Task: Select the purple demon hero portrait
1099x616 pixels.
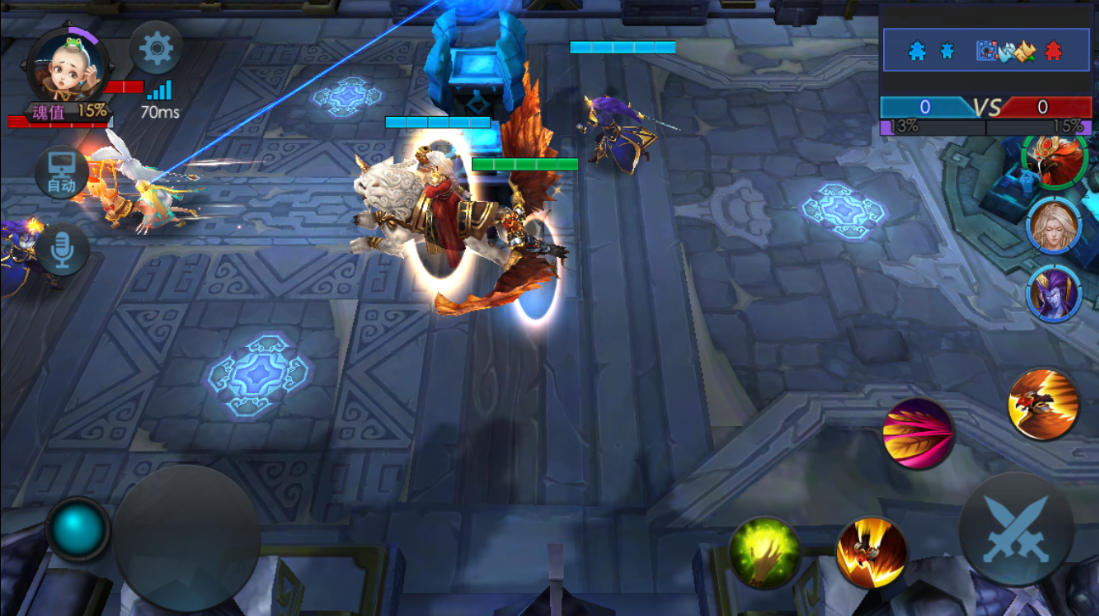Action: click(1054, 293)
